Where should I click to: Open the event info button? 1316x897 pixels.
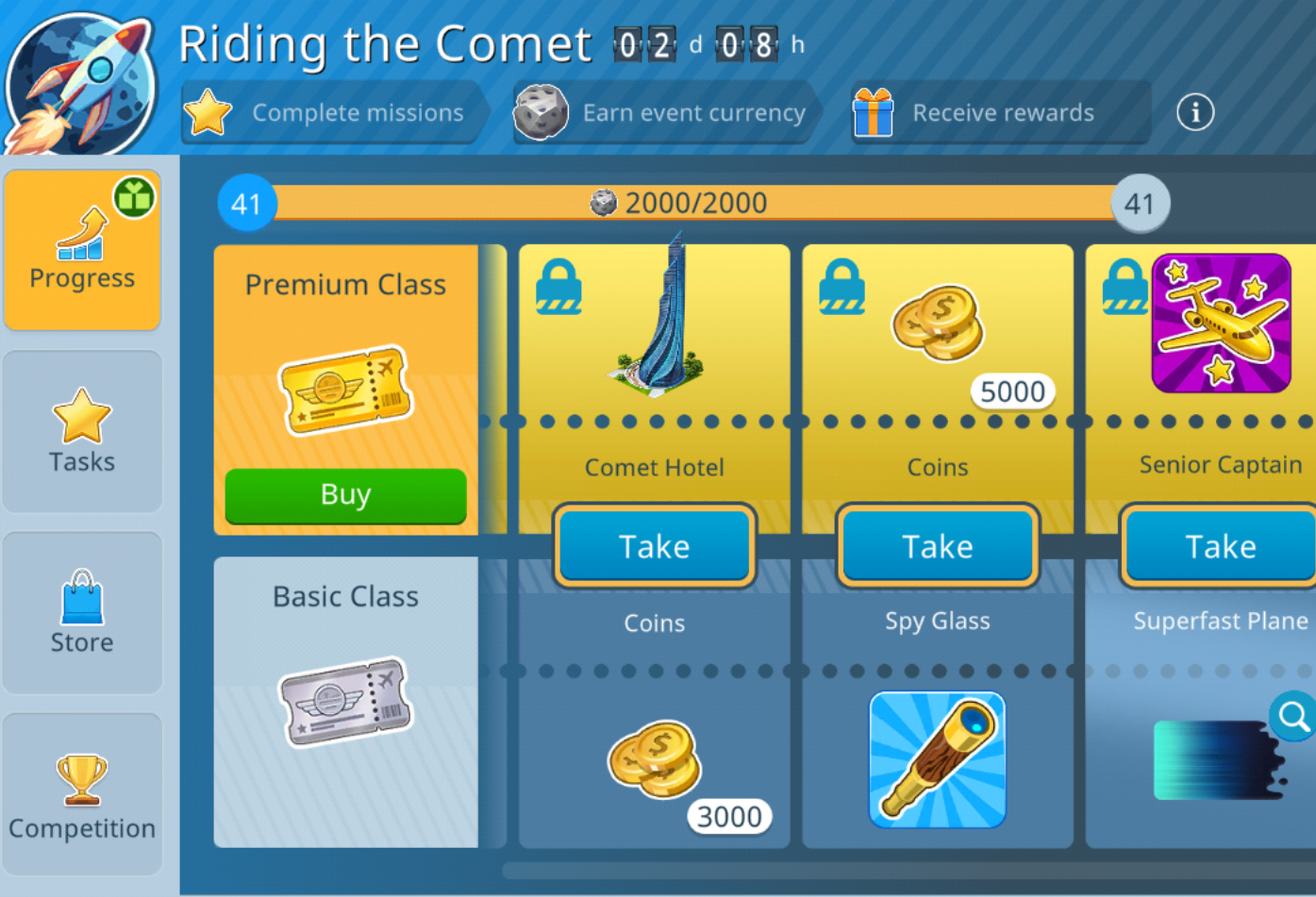pyautogui.click(x=1194, y=113)
